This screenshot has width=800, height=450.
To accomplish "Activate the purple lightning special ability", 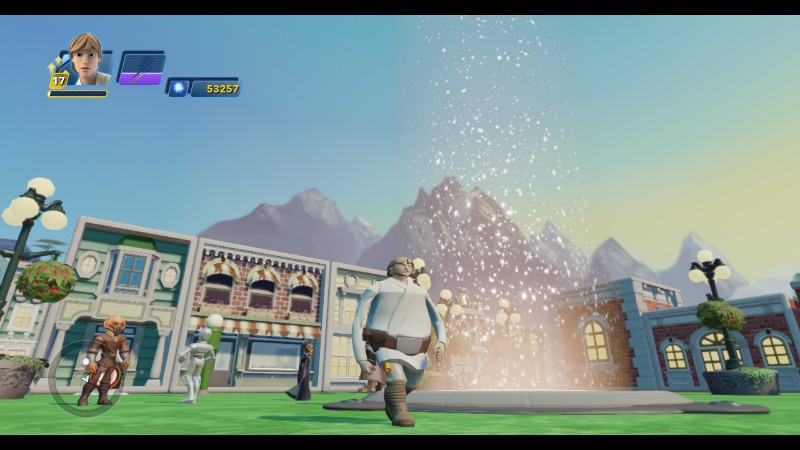I will tap(141, 67).
